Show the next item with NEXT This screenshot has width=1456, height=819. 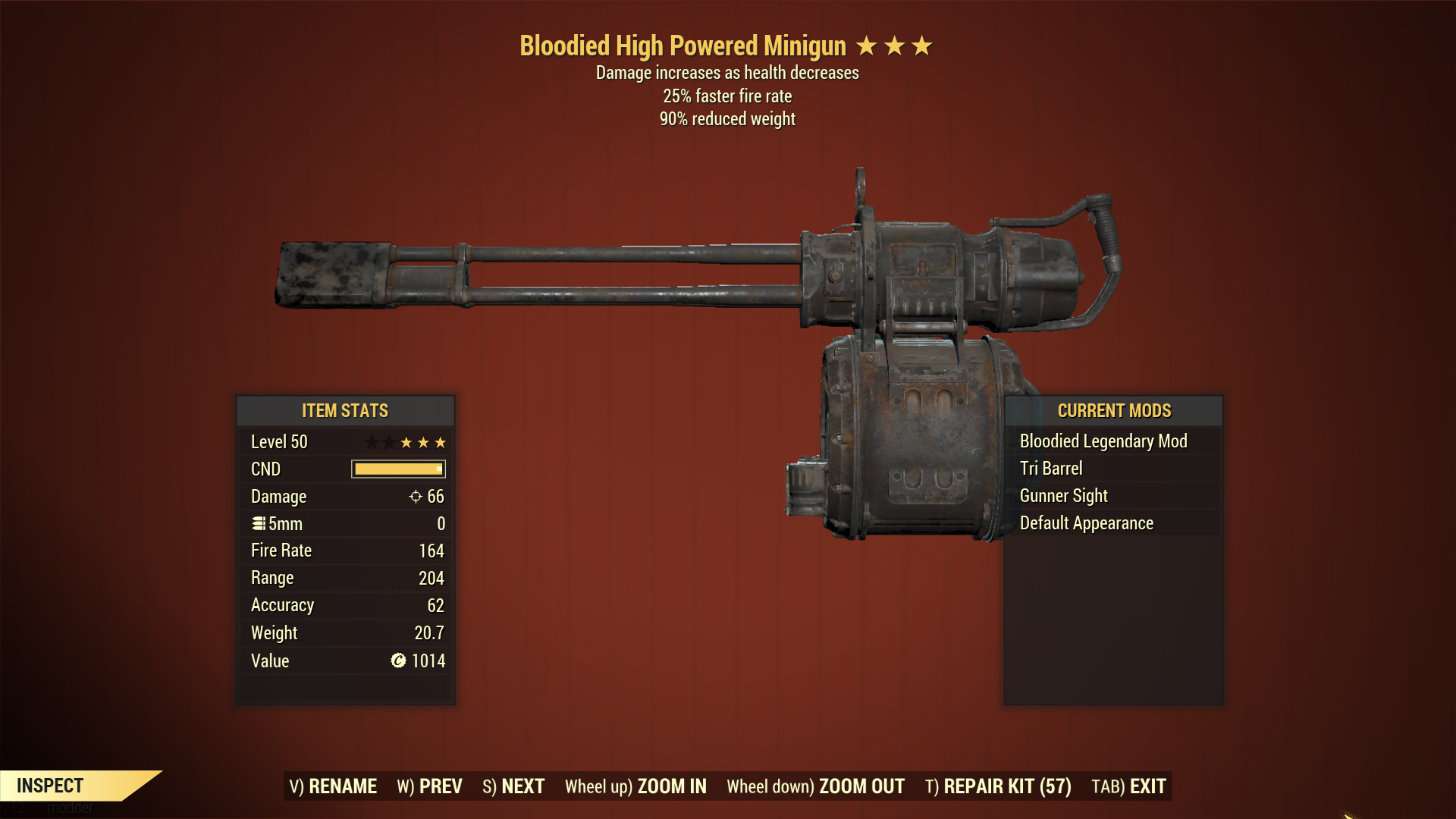point(513,786)
